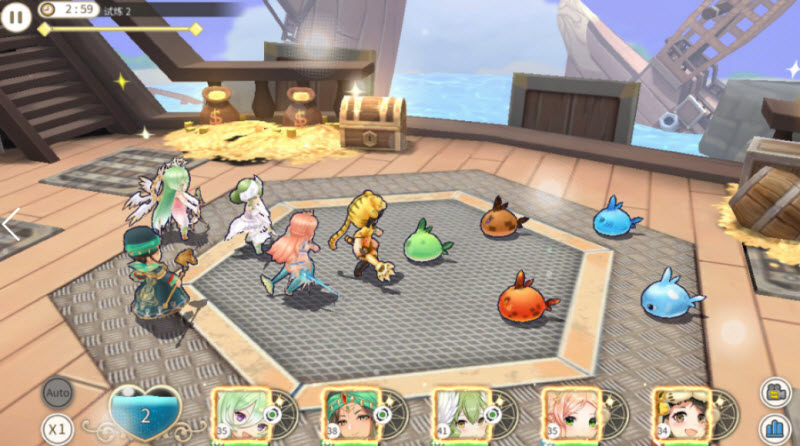
Task: Open the battle statistics chart button
Action: (774, 427)
